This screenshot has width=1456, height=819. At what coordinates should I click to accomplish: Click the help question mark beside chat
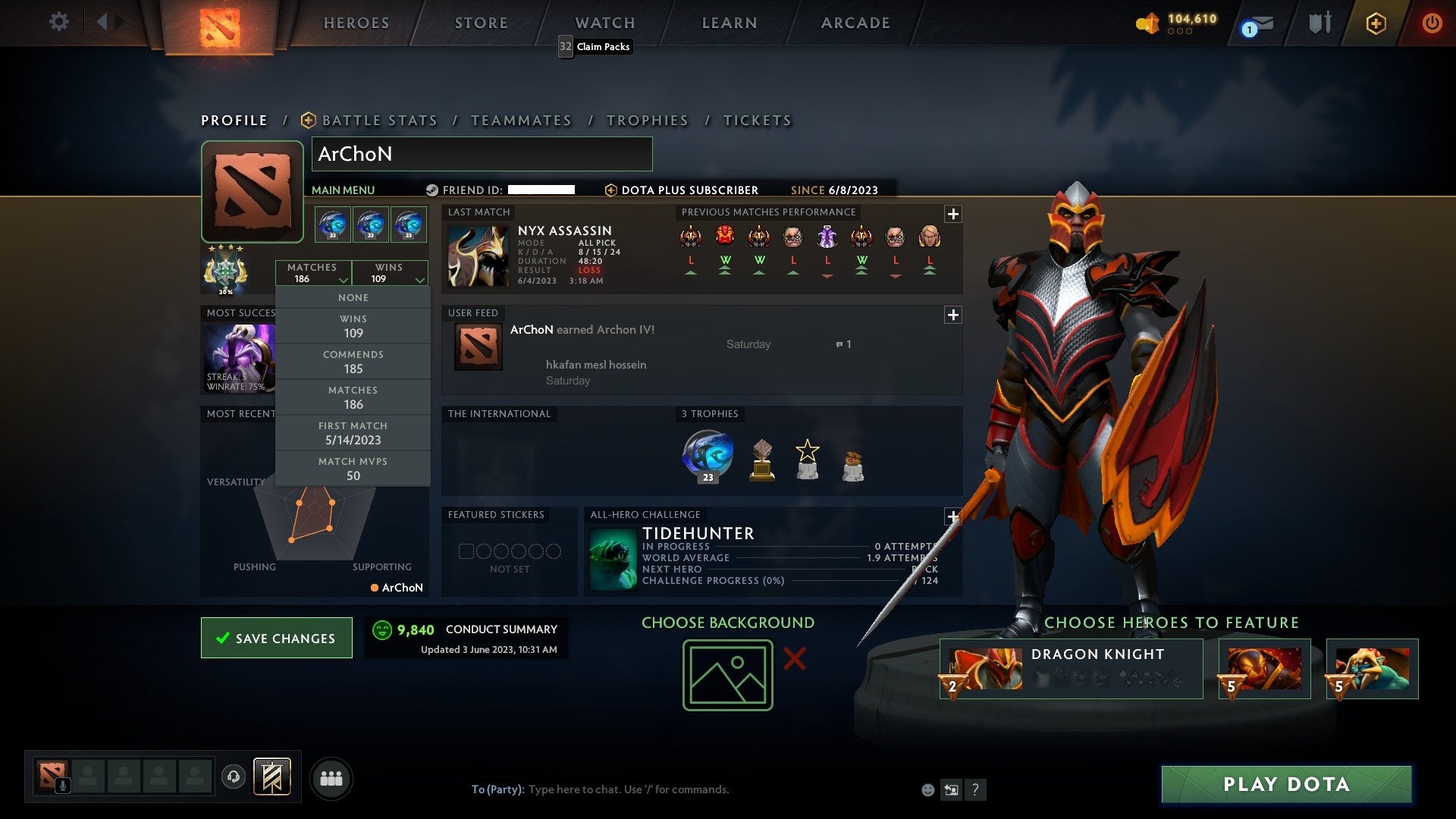[974, 789]
